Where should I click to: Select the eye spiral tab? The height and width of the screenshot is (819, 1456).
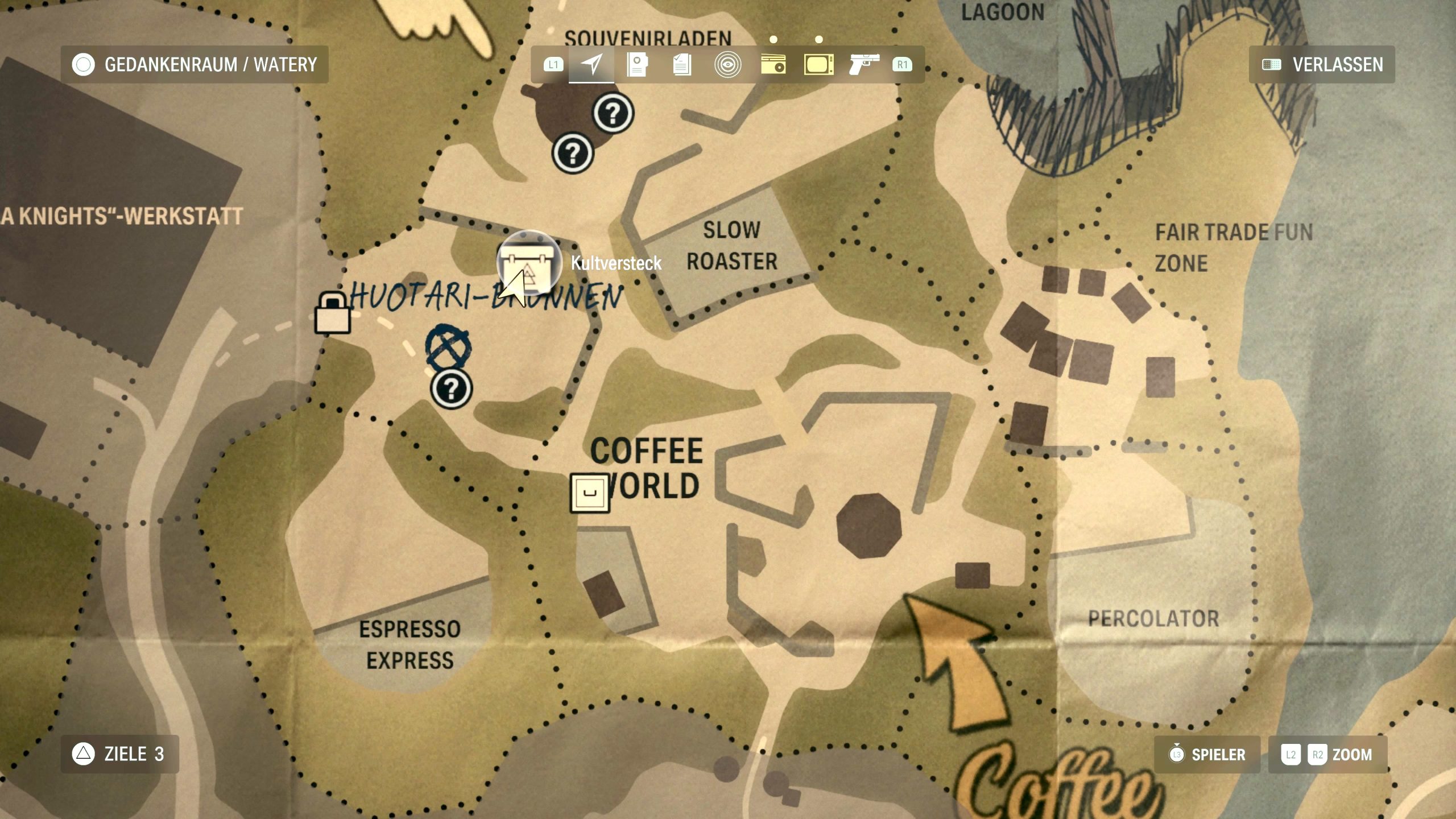[727, 64]
